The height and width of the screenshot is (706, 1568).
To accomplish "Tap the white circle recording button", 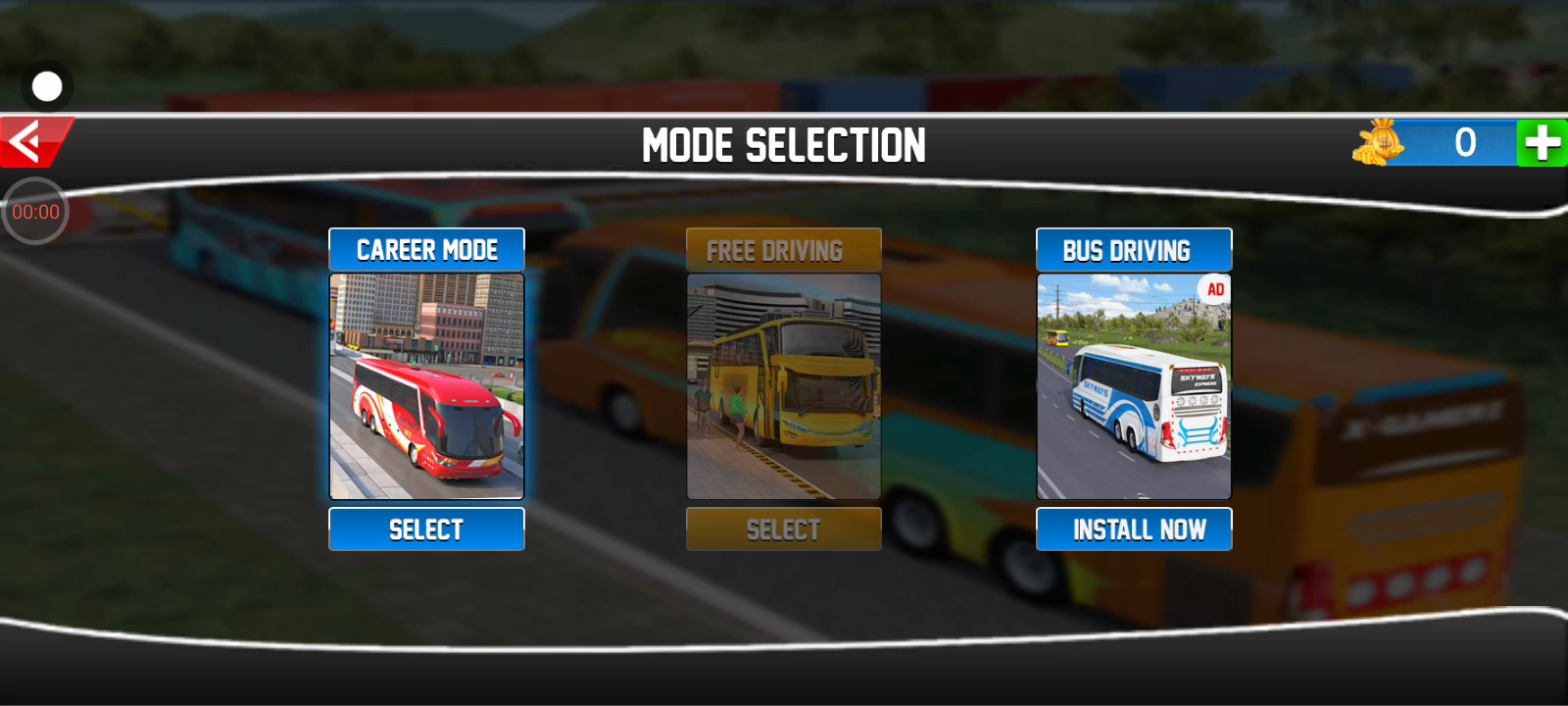I will (47, 87).
